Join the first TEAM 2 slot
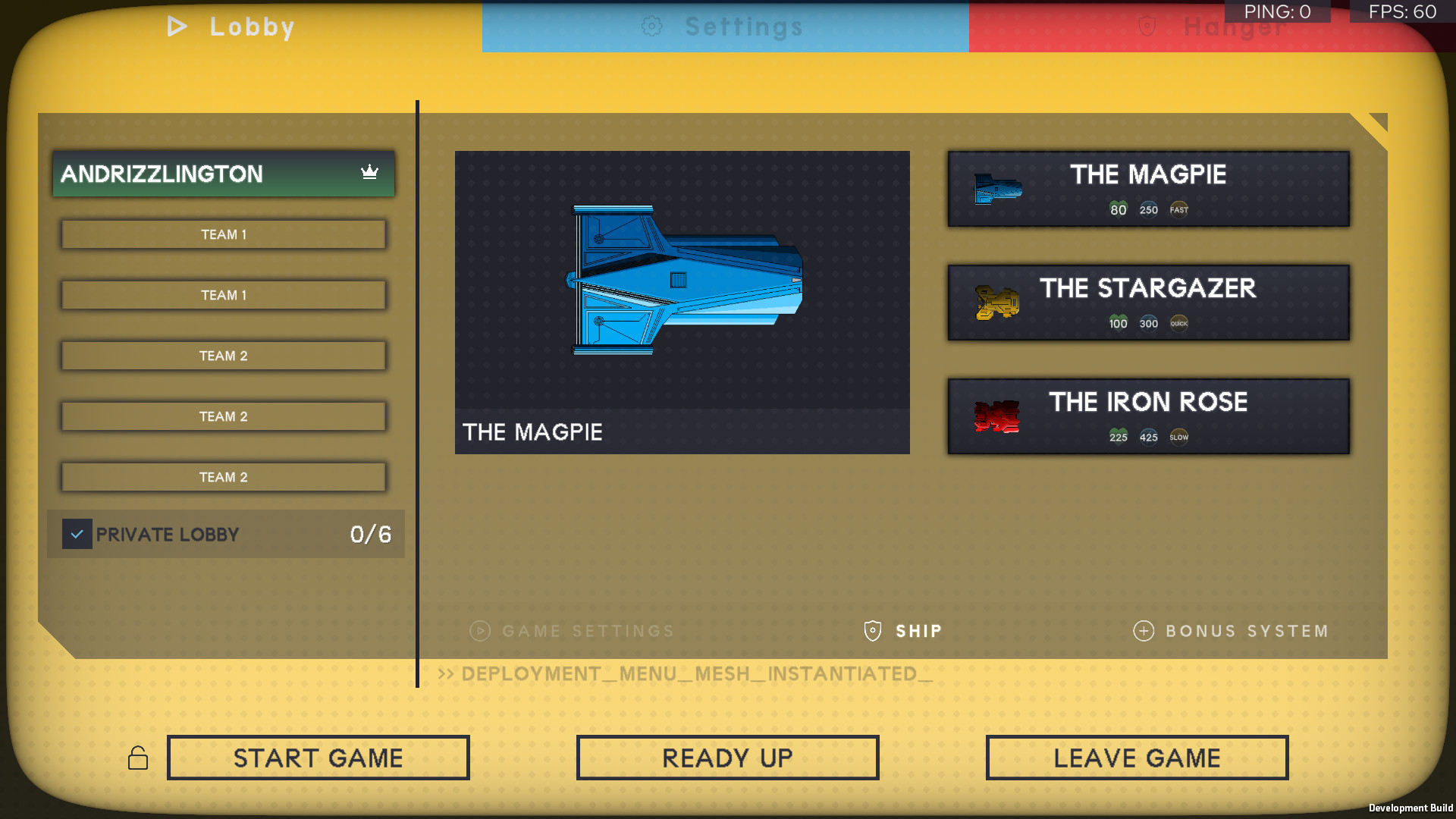Viewport: 1456px width, 819px height. click(223, 355)
